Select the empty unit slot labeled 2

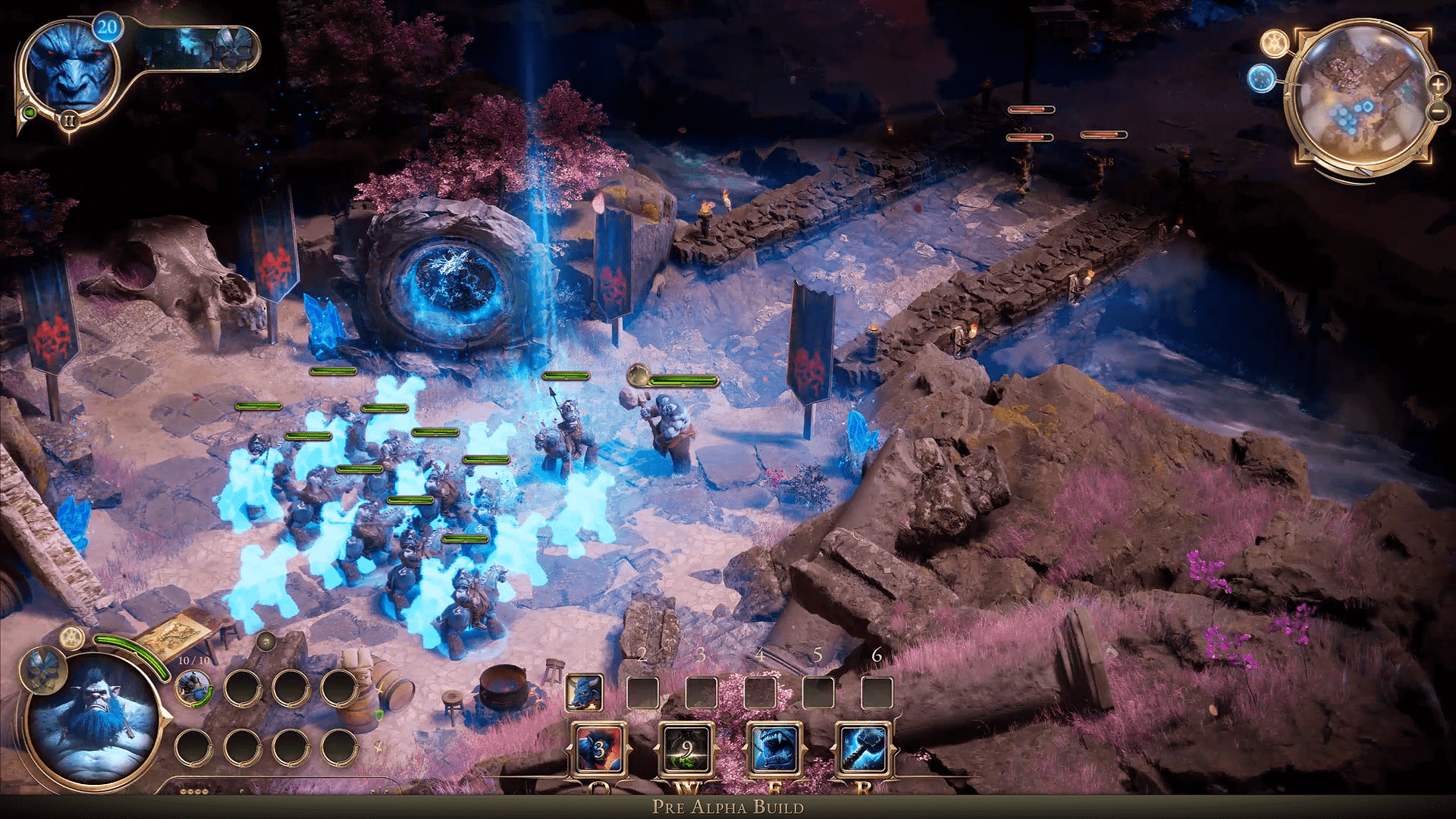[643, 692]
